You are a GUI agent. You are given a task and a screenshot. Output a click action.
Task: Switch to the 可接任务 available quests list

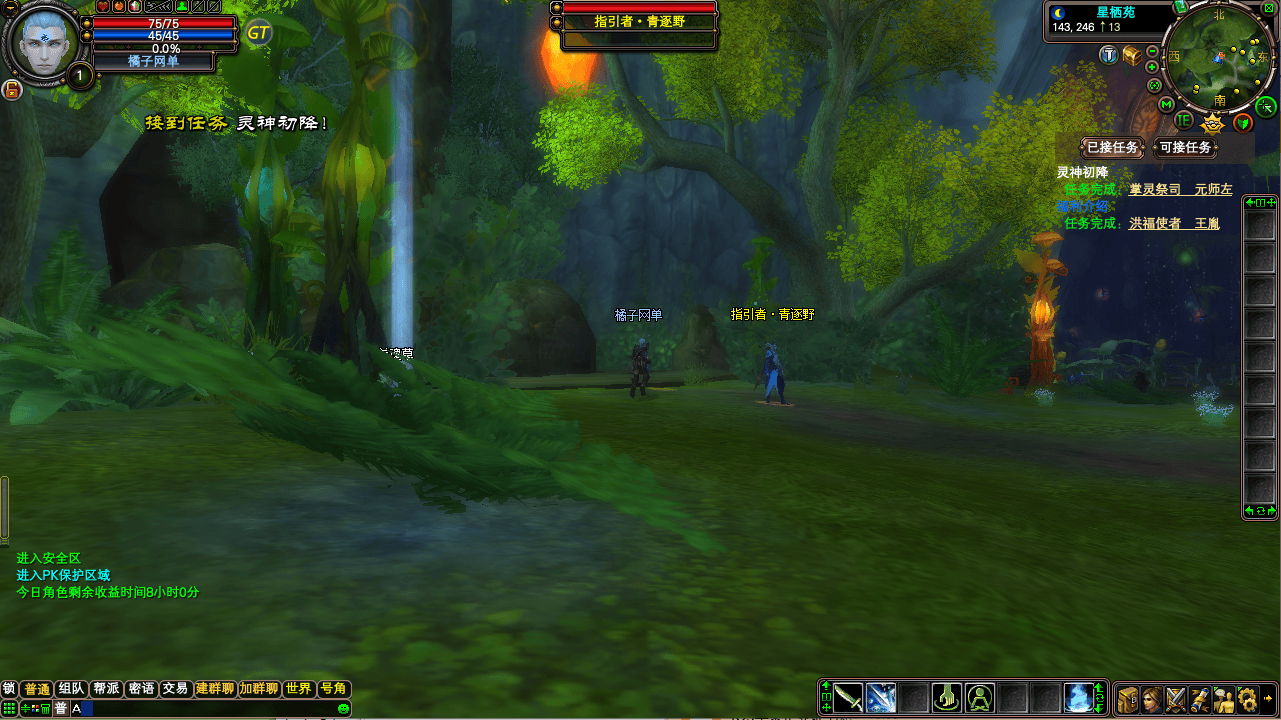click(x=1185, y=148)
